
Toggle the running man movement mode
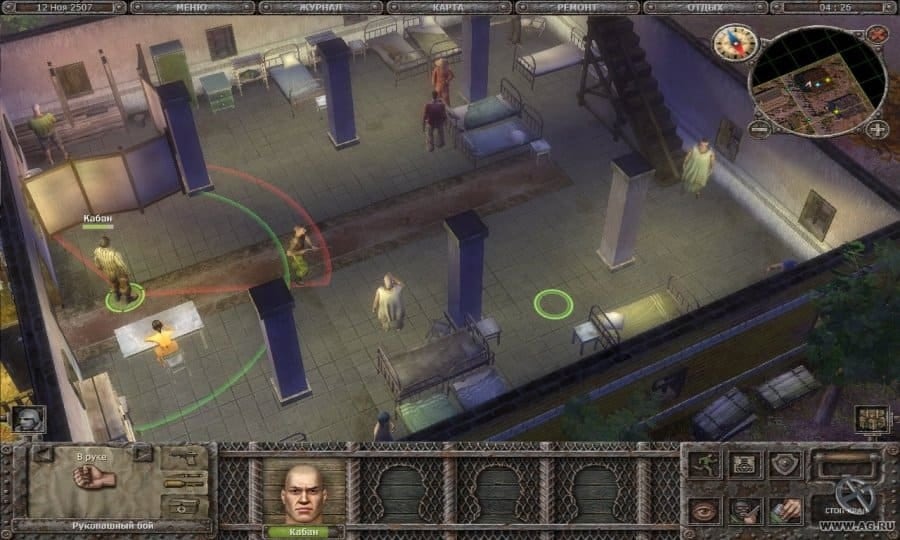[704, 464]
